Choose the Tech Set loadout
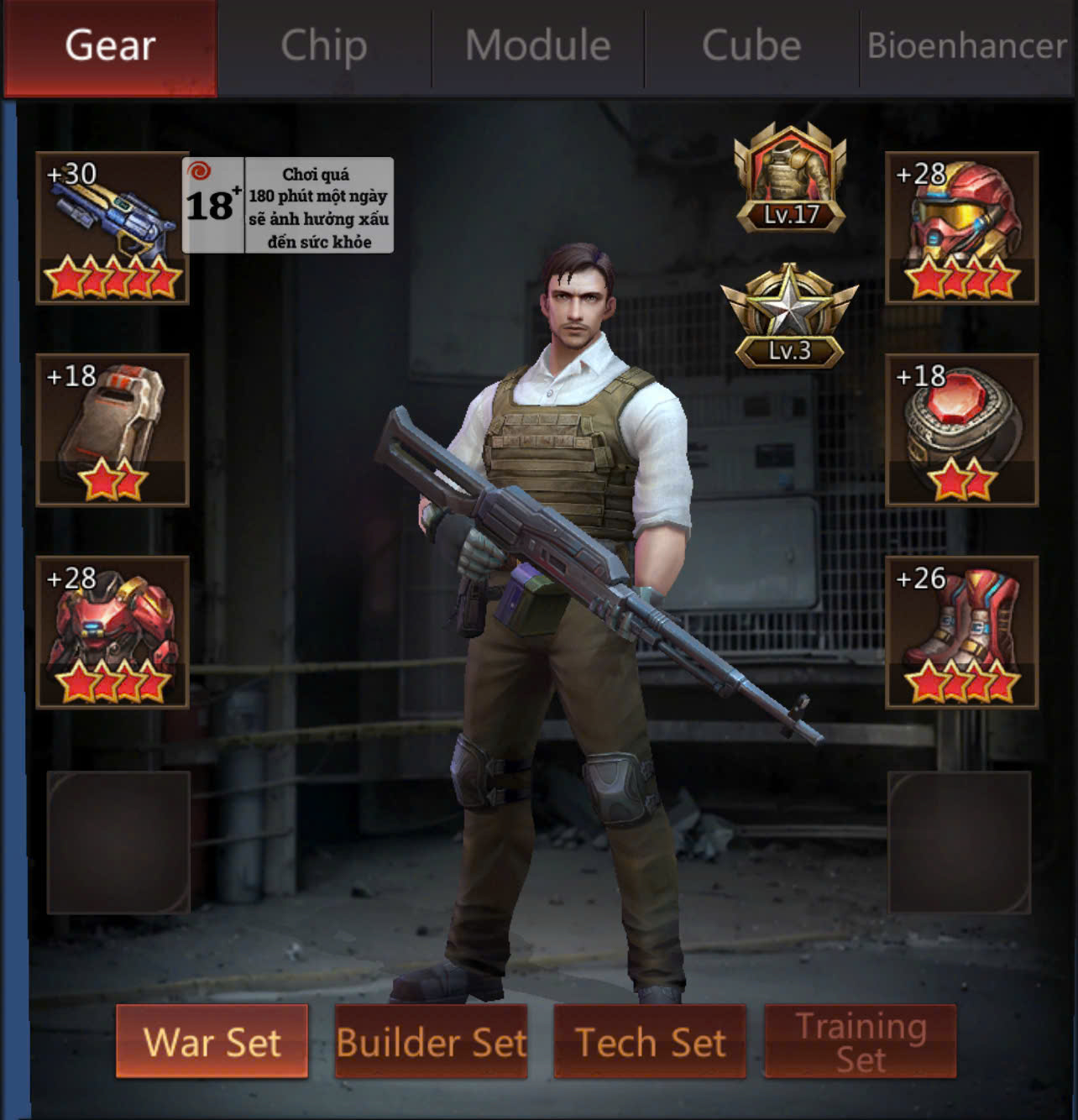Screen dimensions: 1078x1120 pyautogui.click(x=650, y=1042)
